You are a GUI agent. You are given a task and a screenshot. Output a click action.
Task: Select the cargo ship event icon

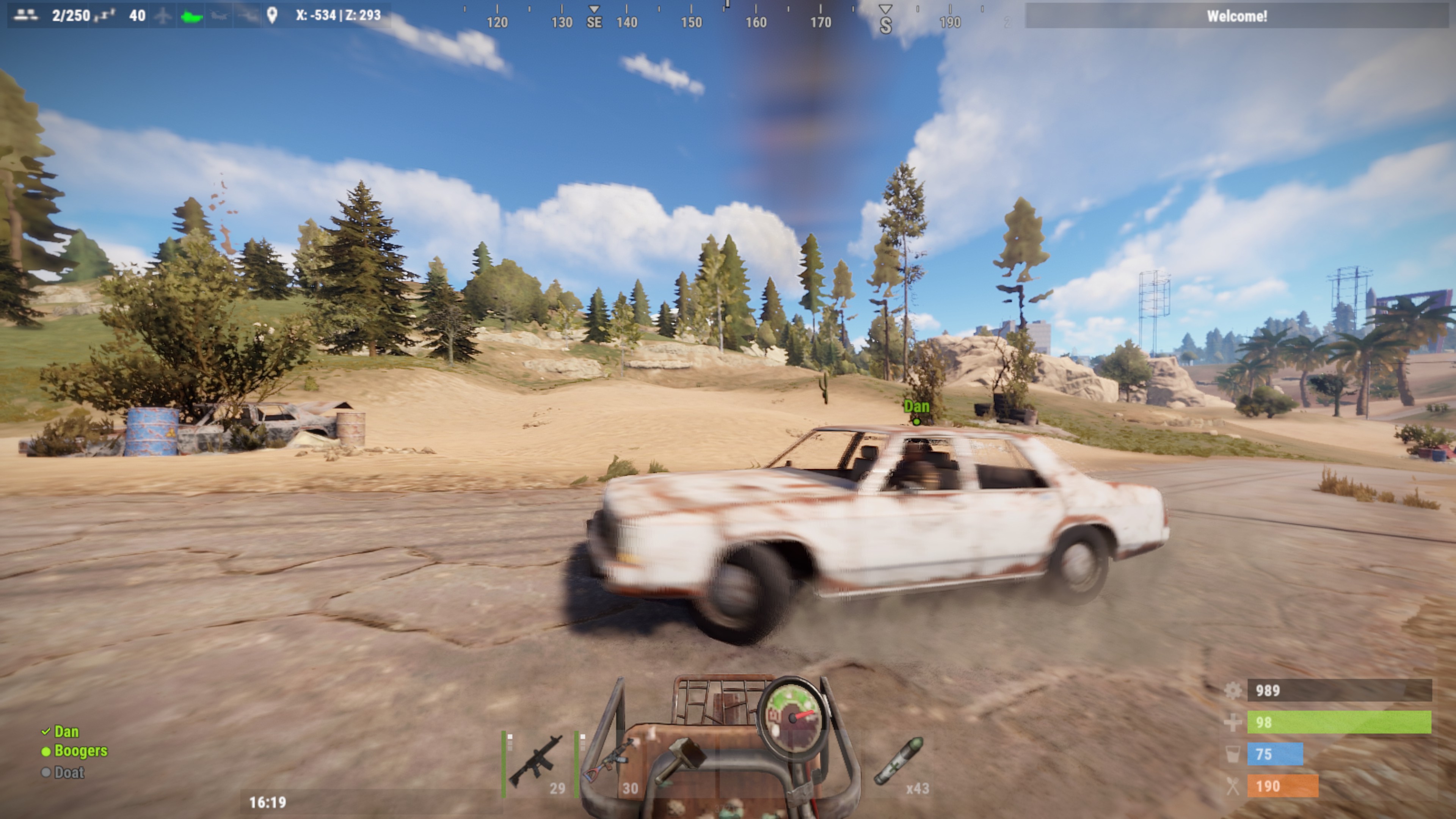[192, 16]
